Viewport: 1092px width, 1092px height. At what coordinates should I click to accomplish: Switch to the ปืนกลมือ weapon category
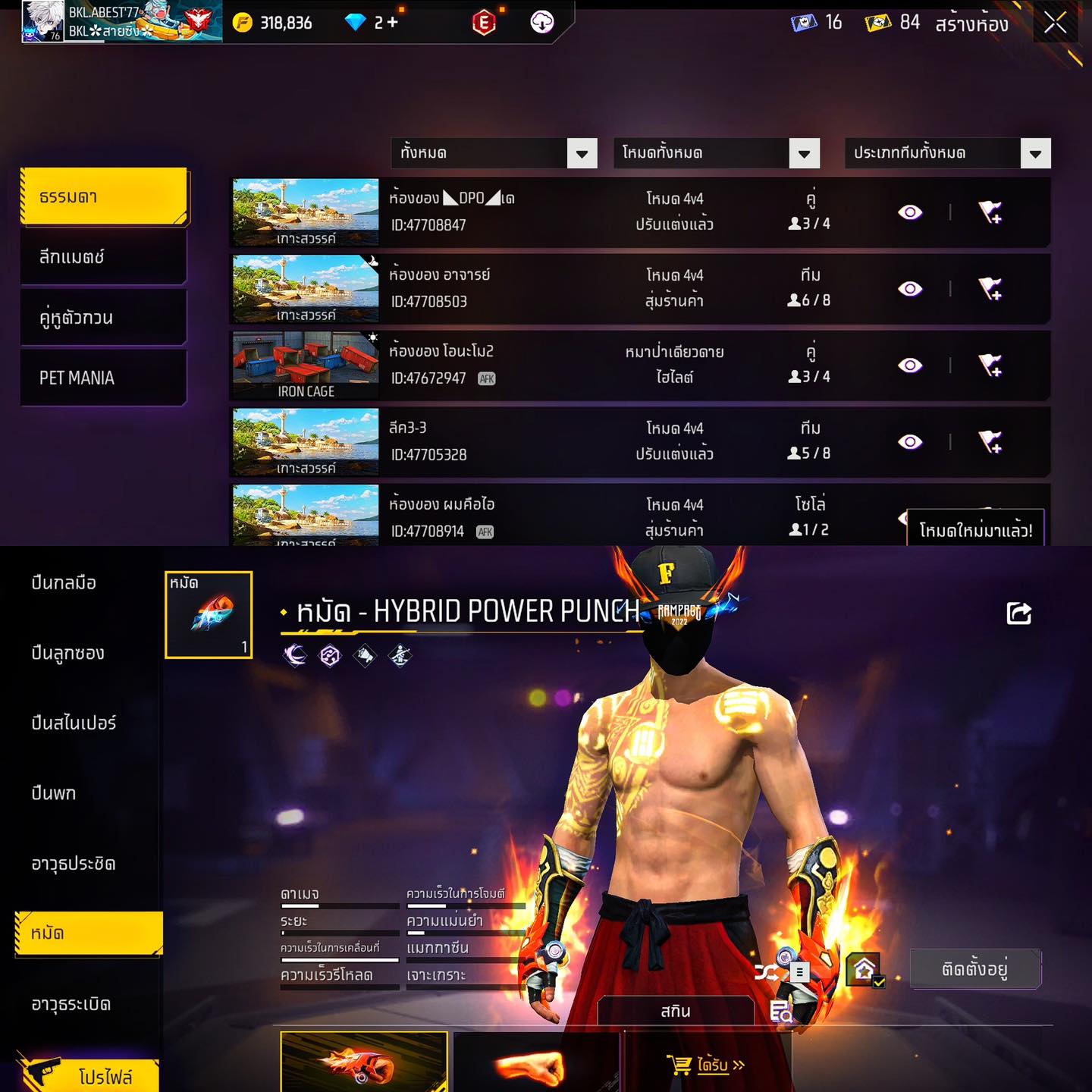[64, 582]
